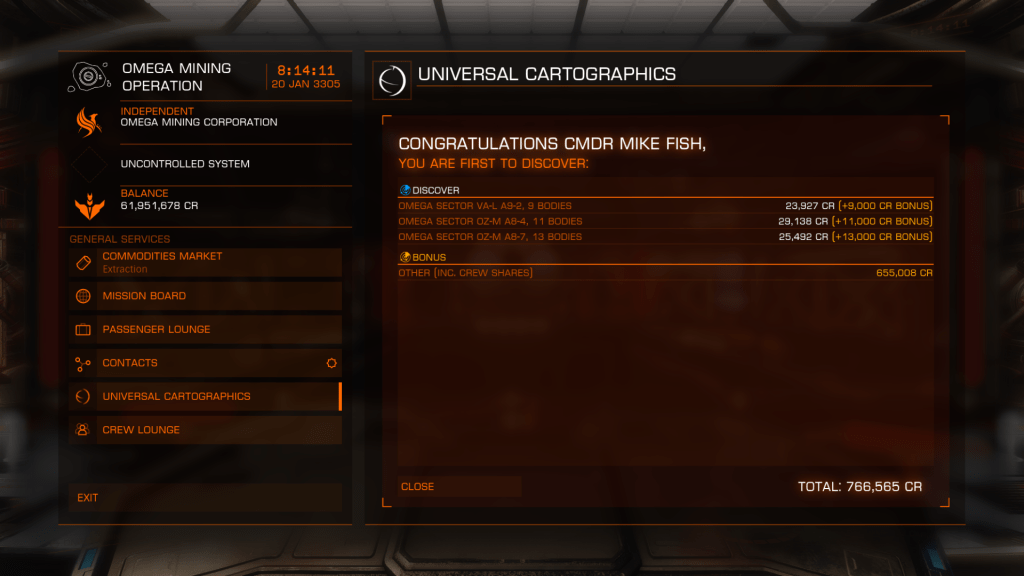Open the Mission Board
Image resolution: width=1024 pixels, height=576 pixels.
pos(206,296)
